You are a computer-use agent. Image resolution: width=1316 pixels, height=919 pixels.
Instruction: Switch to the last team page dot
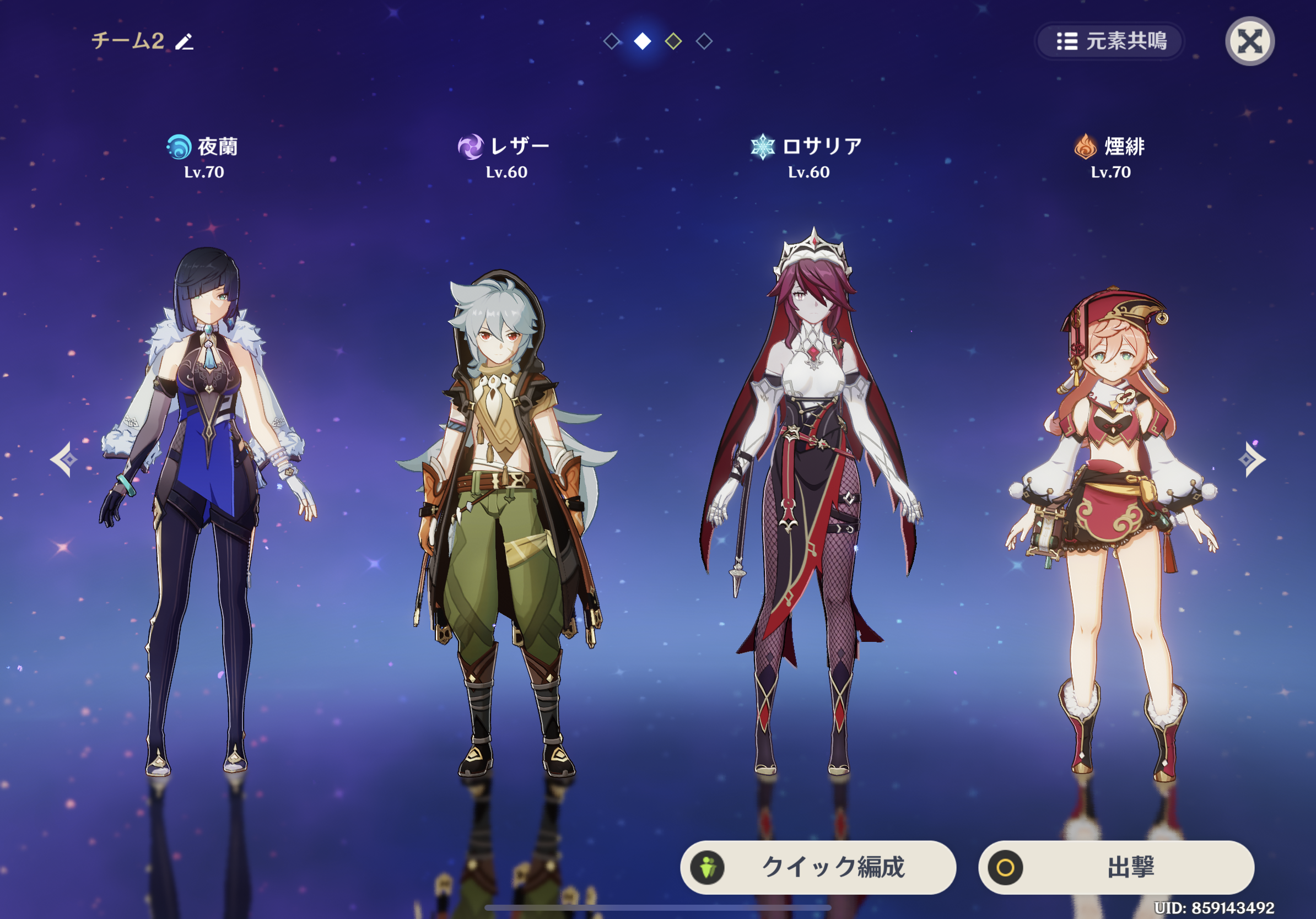(704, 41)
